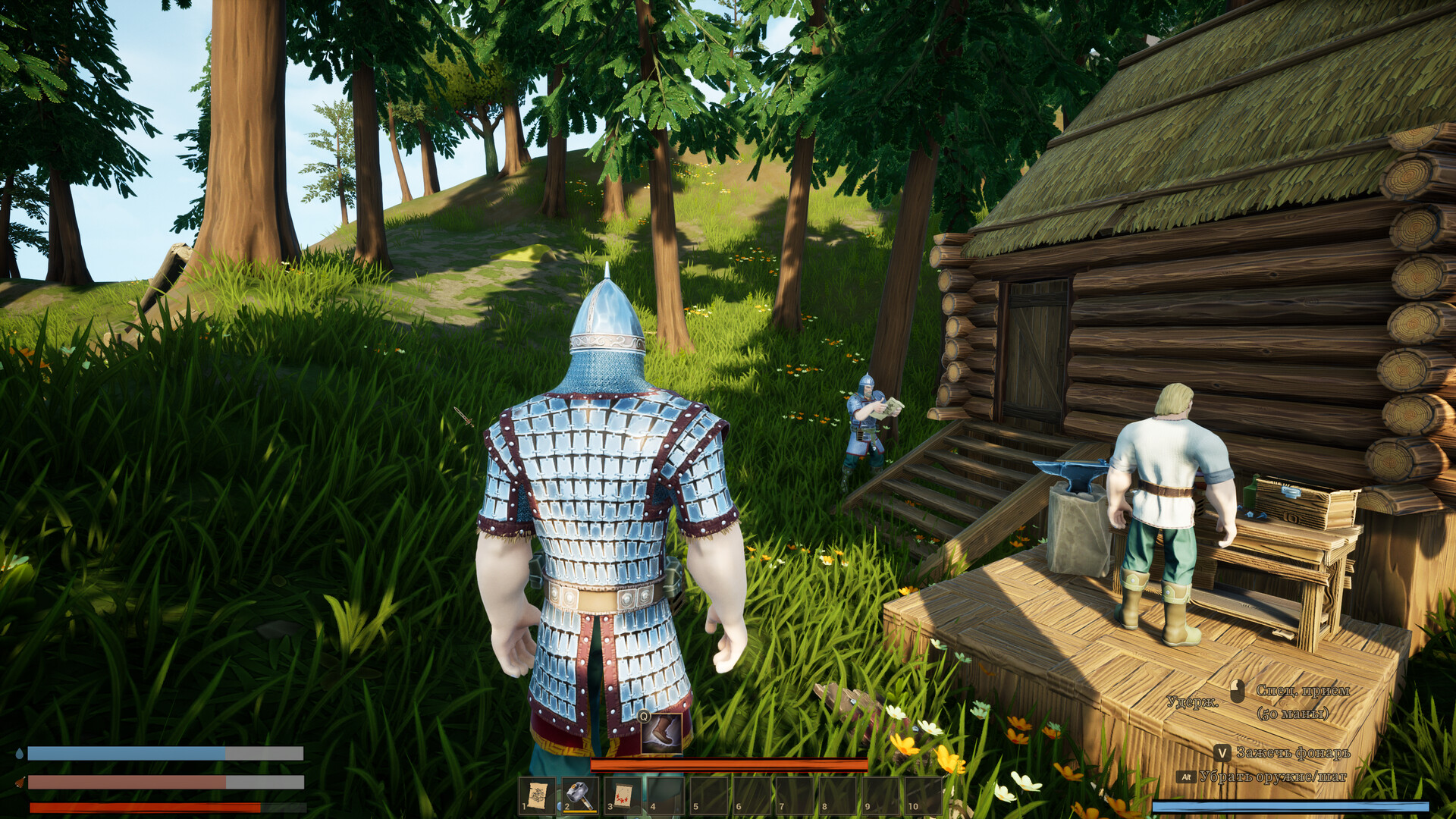Click empty hotbar slot 5
This screenshot has width=1456, height=819.
[x=709, y=795]
